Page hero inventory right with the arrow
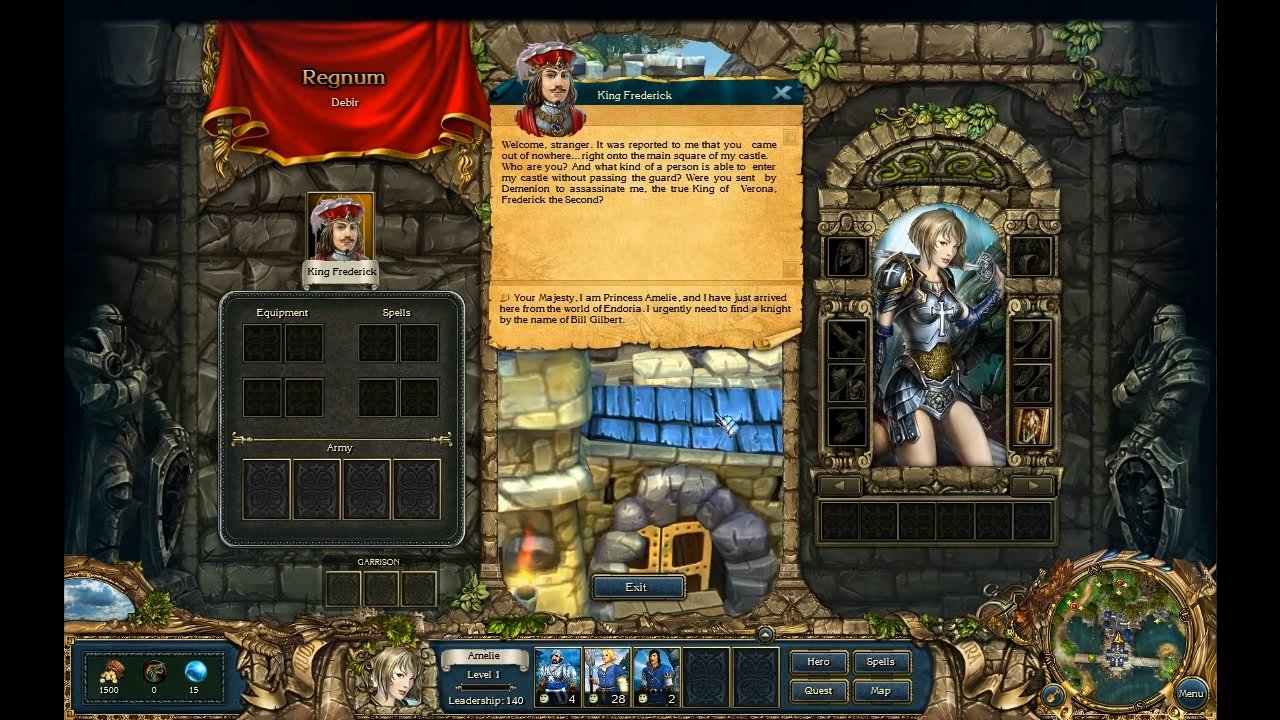 coord(1030,487)
